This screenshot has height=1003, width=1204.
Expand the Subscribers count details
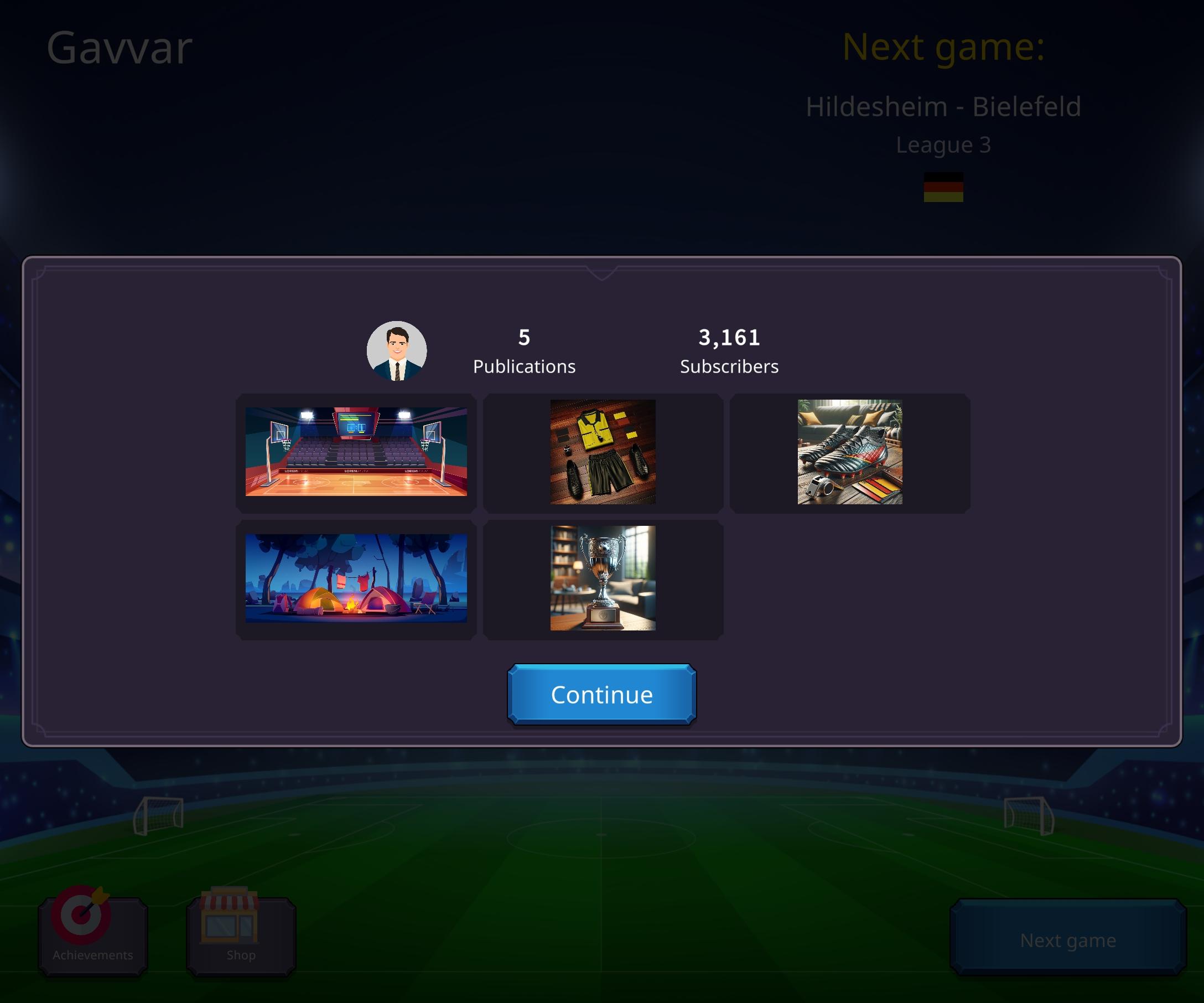729,351
